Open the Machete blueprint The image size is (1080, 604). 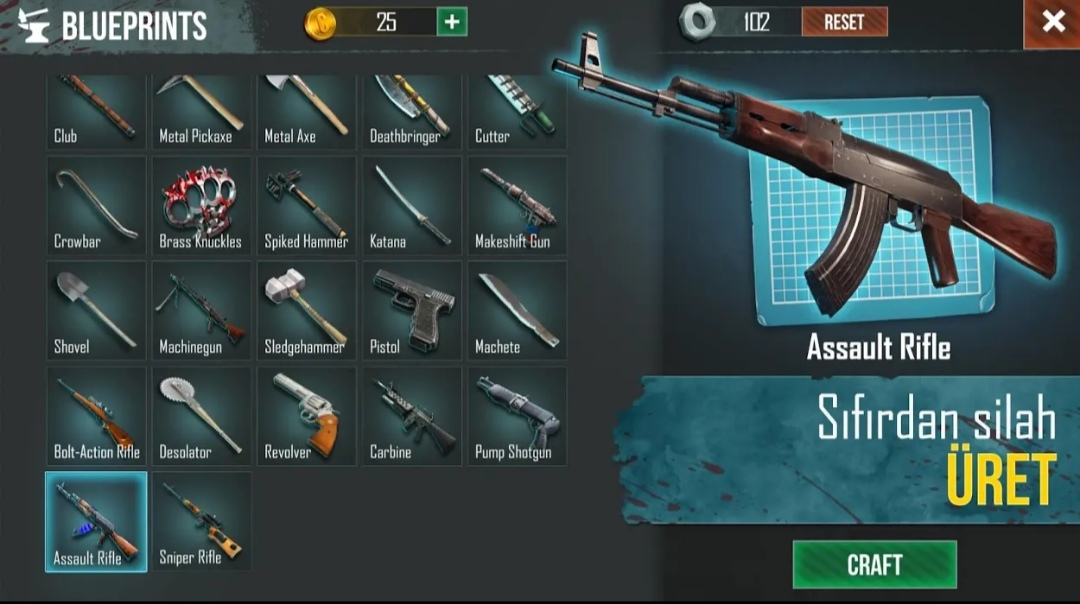pyautogui.click(x=516, y=310)
